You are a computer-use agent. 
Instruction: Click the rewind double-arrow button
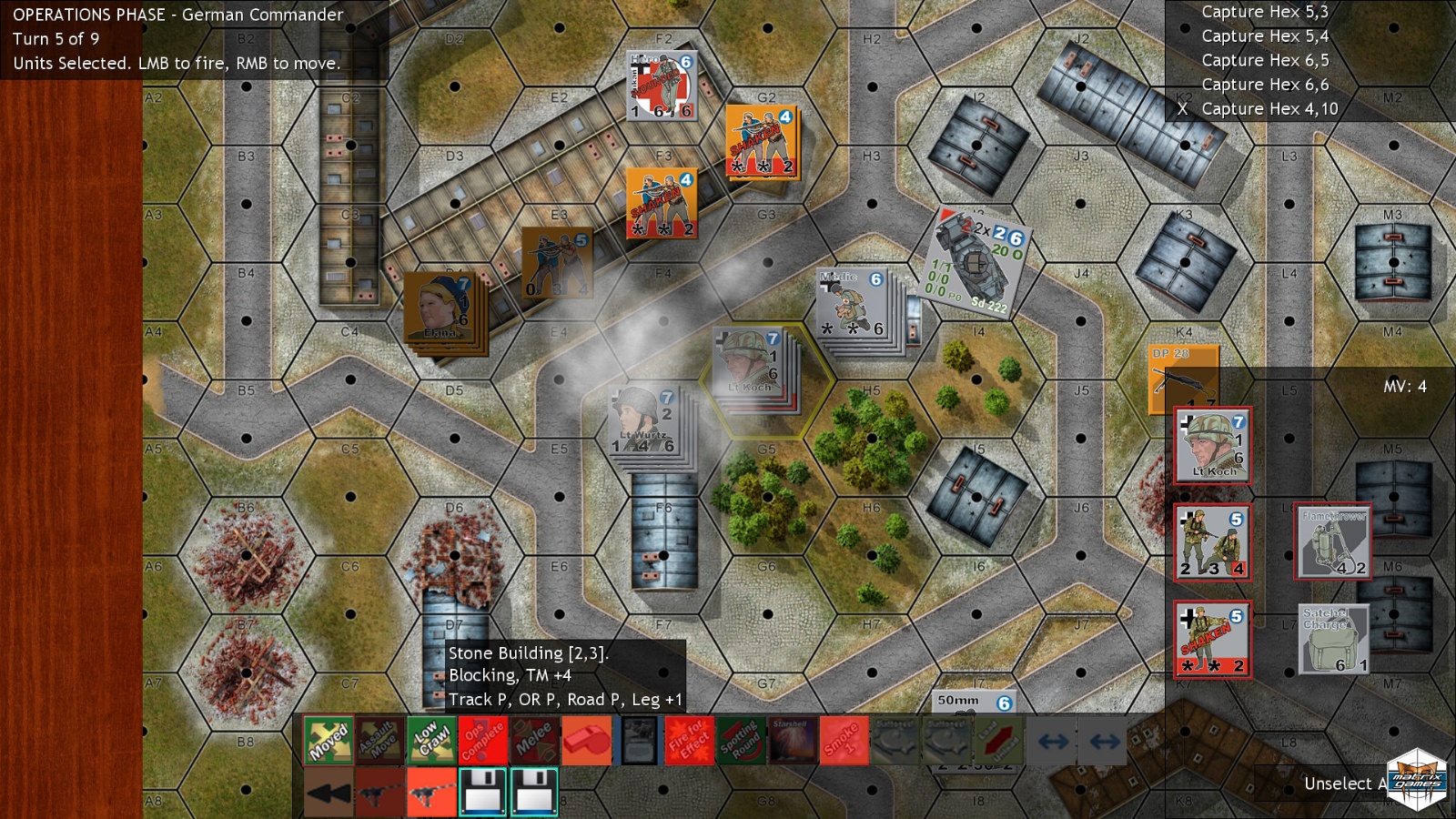(x=328, y=793)
